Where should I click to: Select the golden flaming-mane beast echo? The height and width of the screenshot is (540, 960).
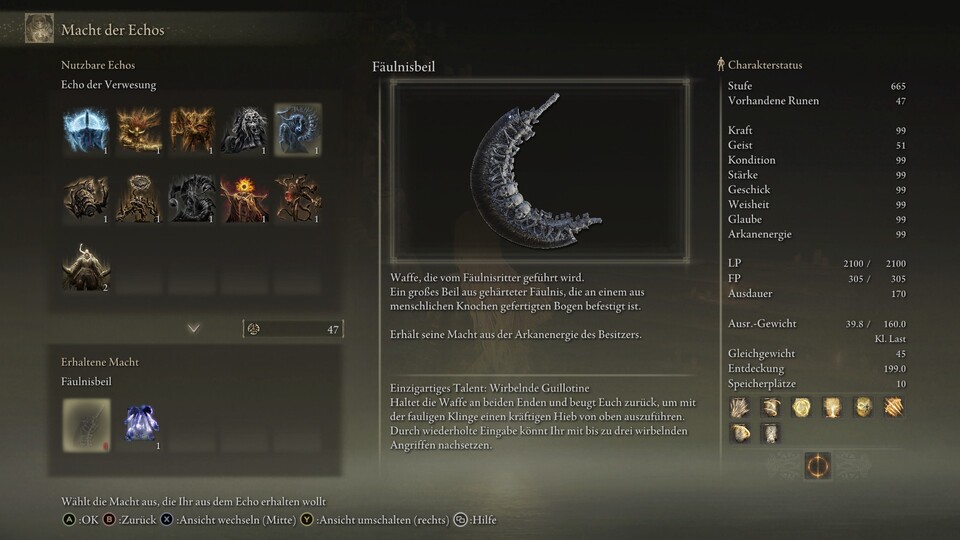(139, 129)
